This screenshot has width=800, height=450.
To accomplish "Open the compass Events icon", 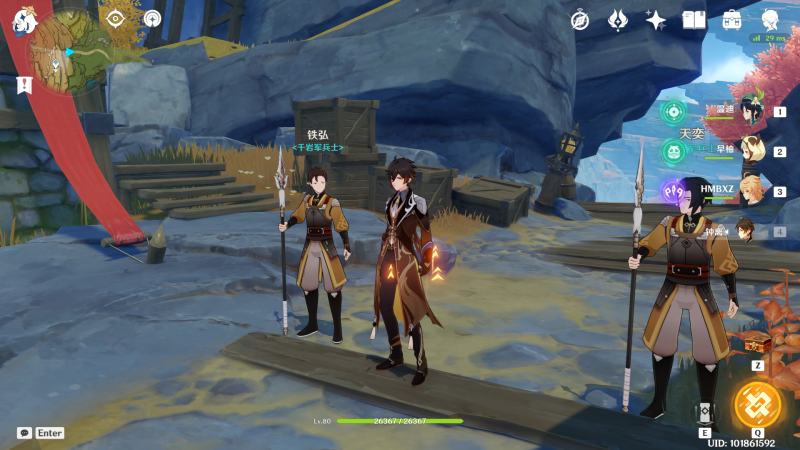I will pyautogui.click(x=580, y=20).
